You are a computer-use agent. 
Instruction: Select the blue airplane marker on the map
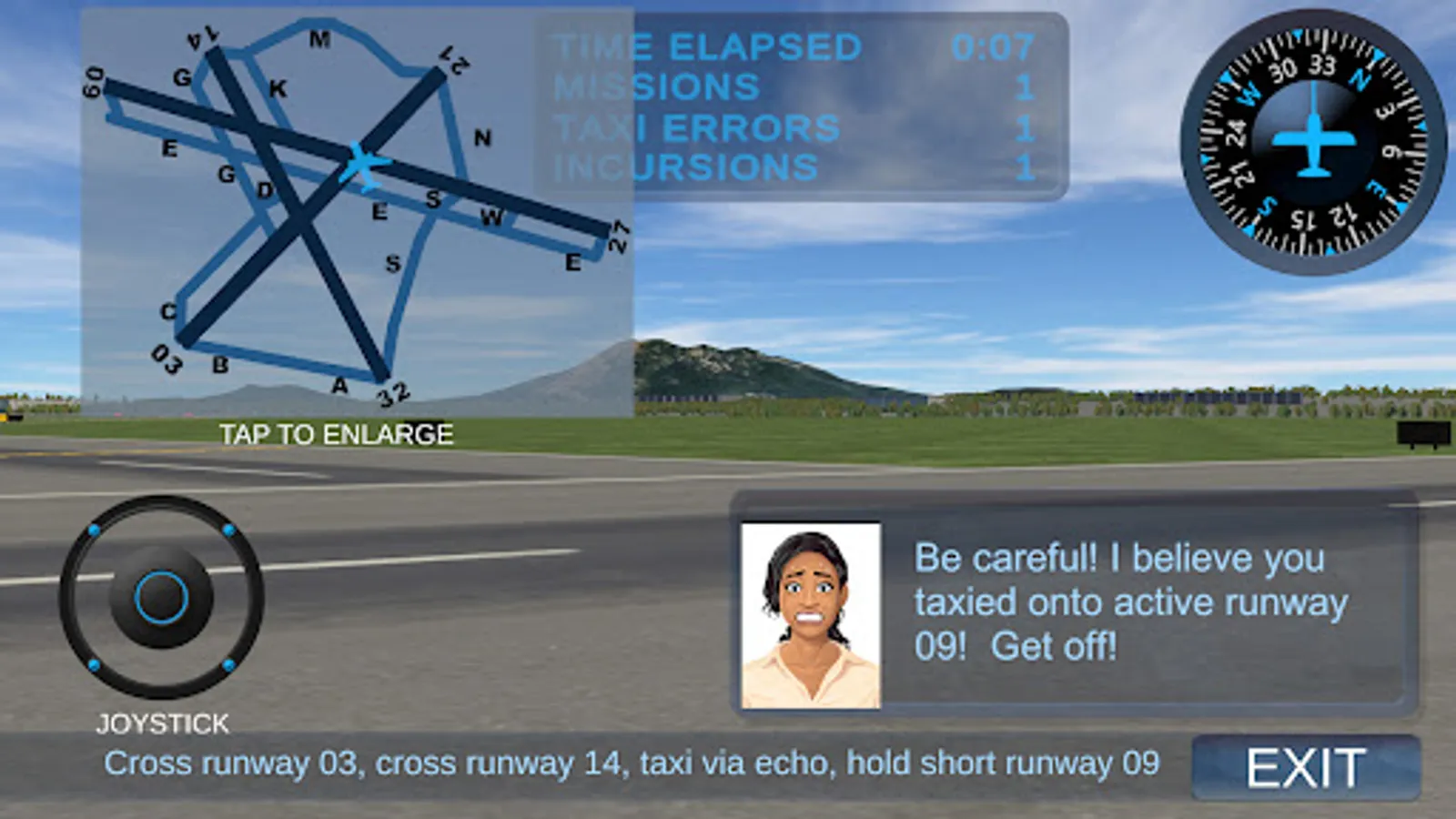pos(364,164)
